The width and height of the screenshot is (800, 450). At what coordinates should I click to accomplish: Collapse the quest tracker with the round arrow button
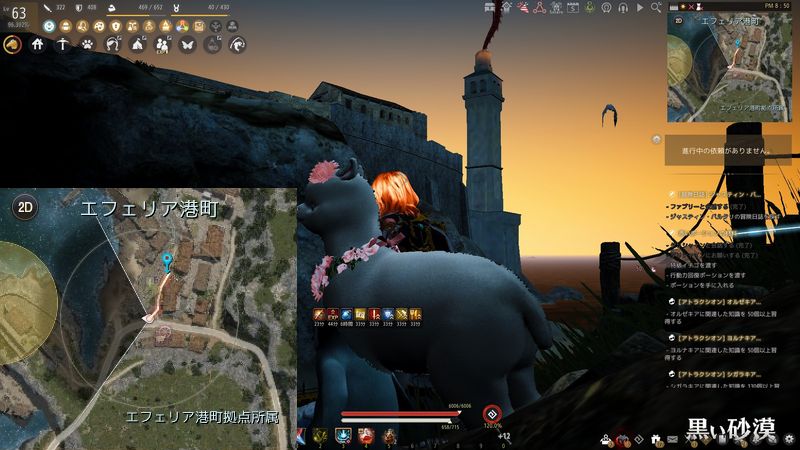656,139
